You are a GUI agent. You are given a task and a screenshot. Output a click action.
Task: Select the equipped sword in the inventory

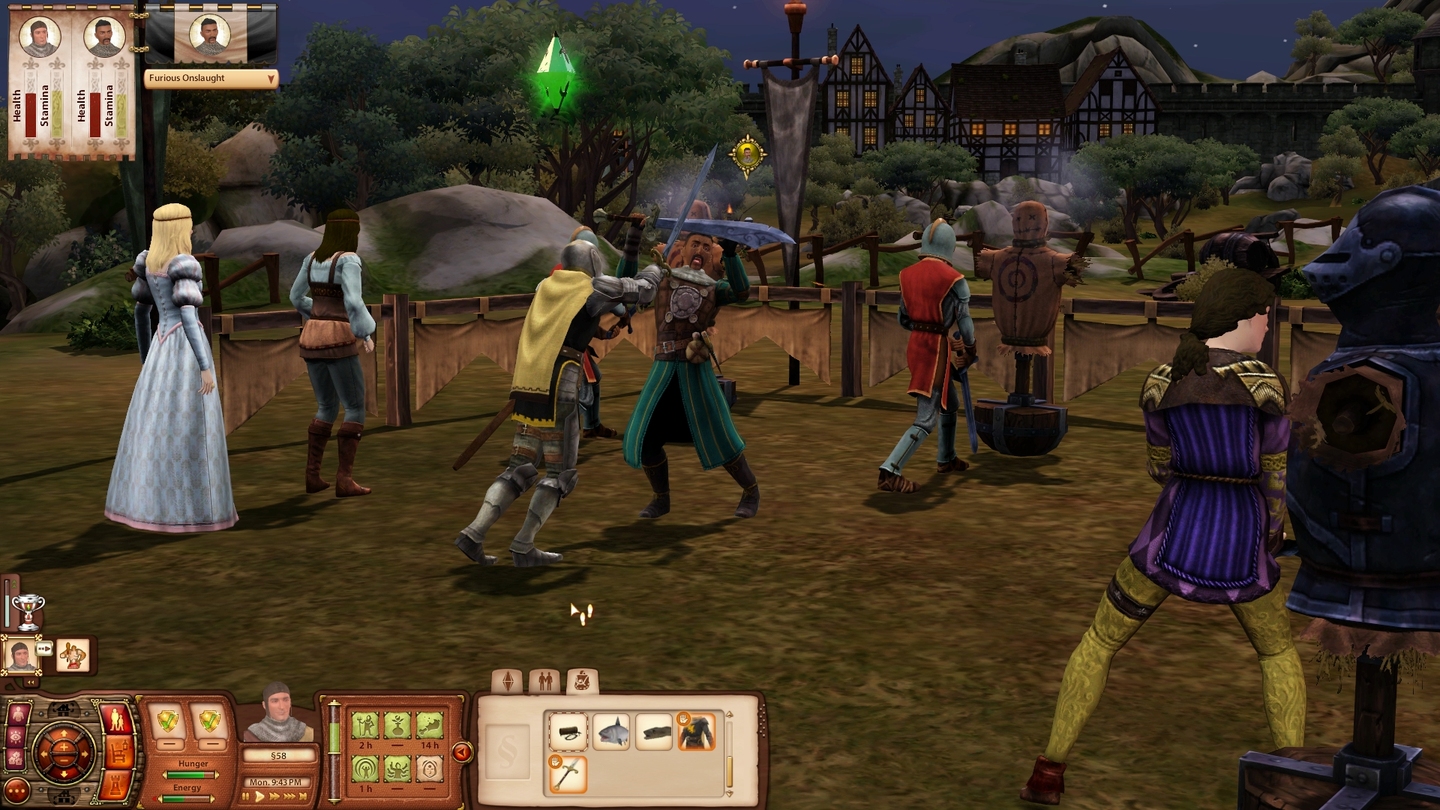[x=569, y=772]
